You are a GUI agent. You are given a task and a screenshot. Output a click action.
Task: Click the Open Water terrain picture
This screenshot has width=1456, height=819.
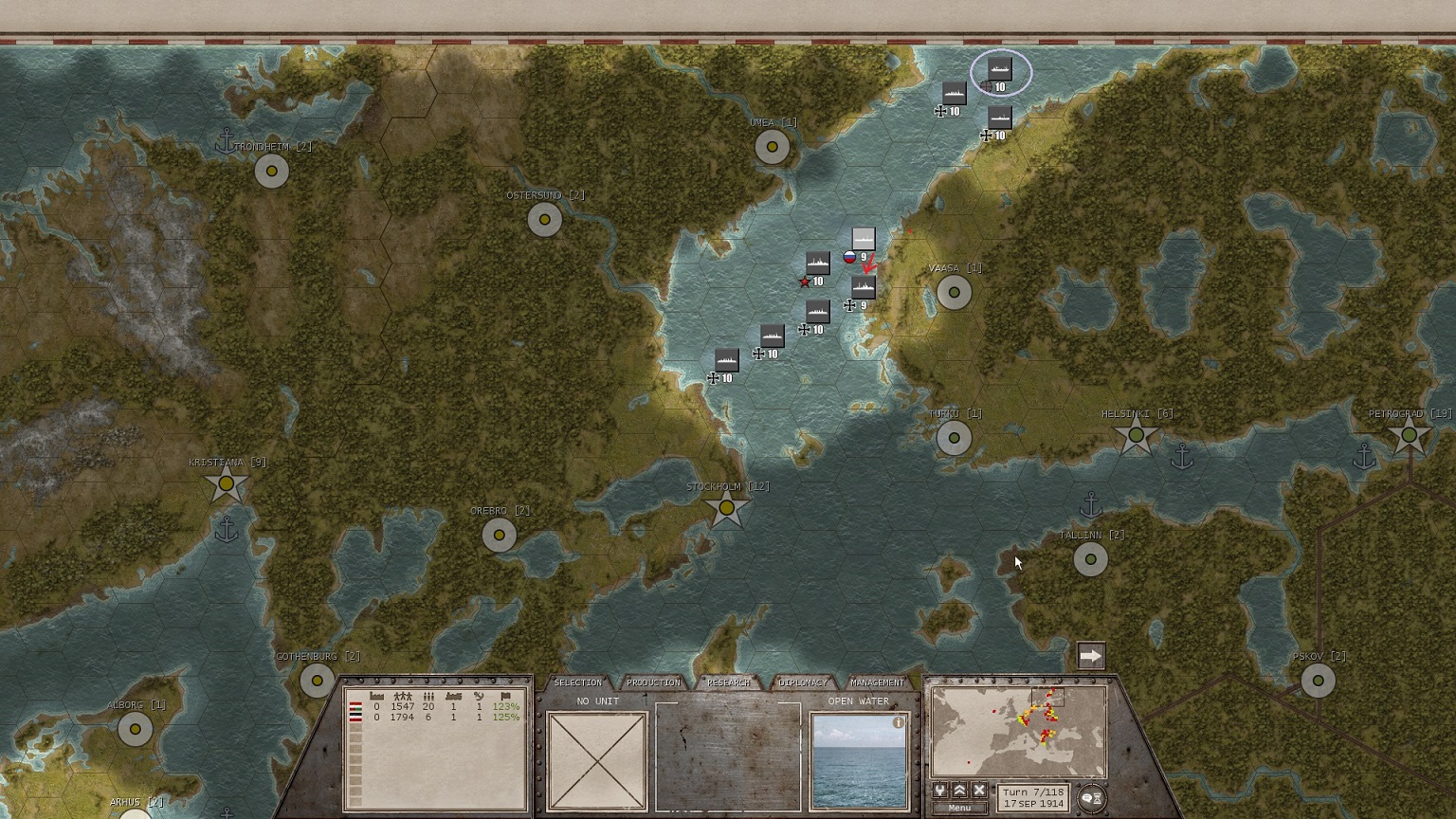pyautogui.click(x=858, y=762)
